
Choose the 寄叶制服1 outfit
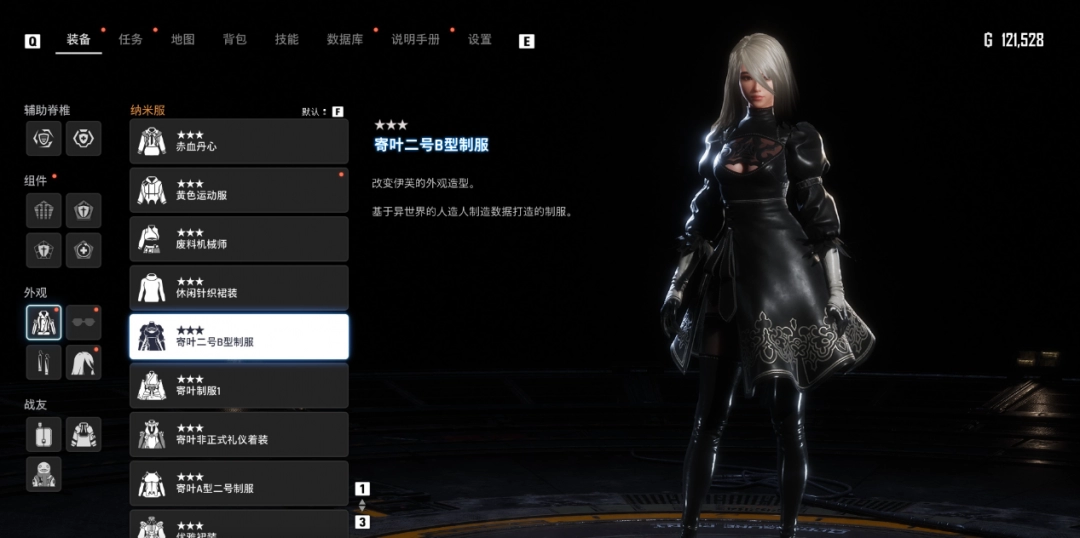tap(239, 386)
